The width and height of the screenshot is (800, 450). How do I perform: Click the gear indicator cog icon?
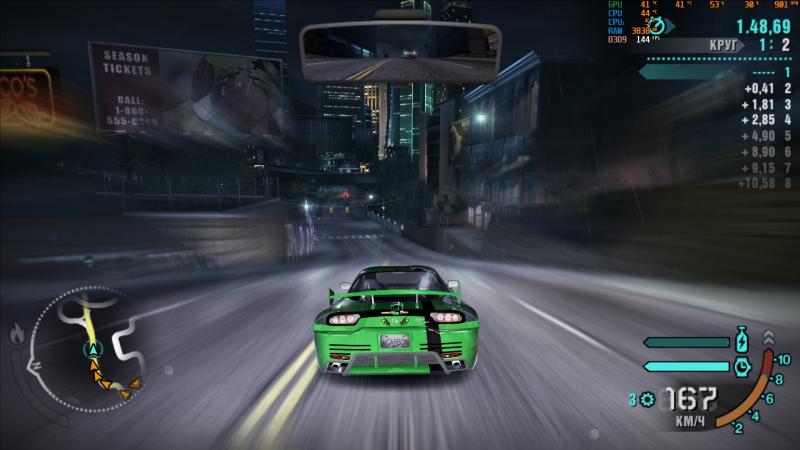(647, 400)
